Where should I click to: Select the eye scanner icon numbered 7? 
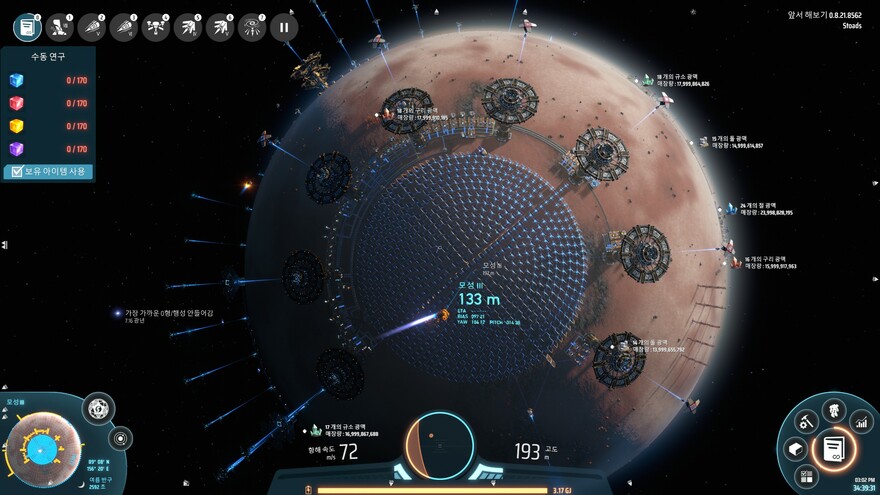click(x=251, y=27)
